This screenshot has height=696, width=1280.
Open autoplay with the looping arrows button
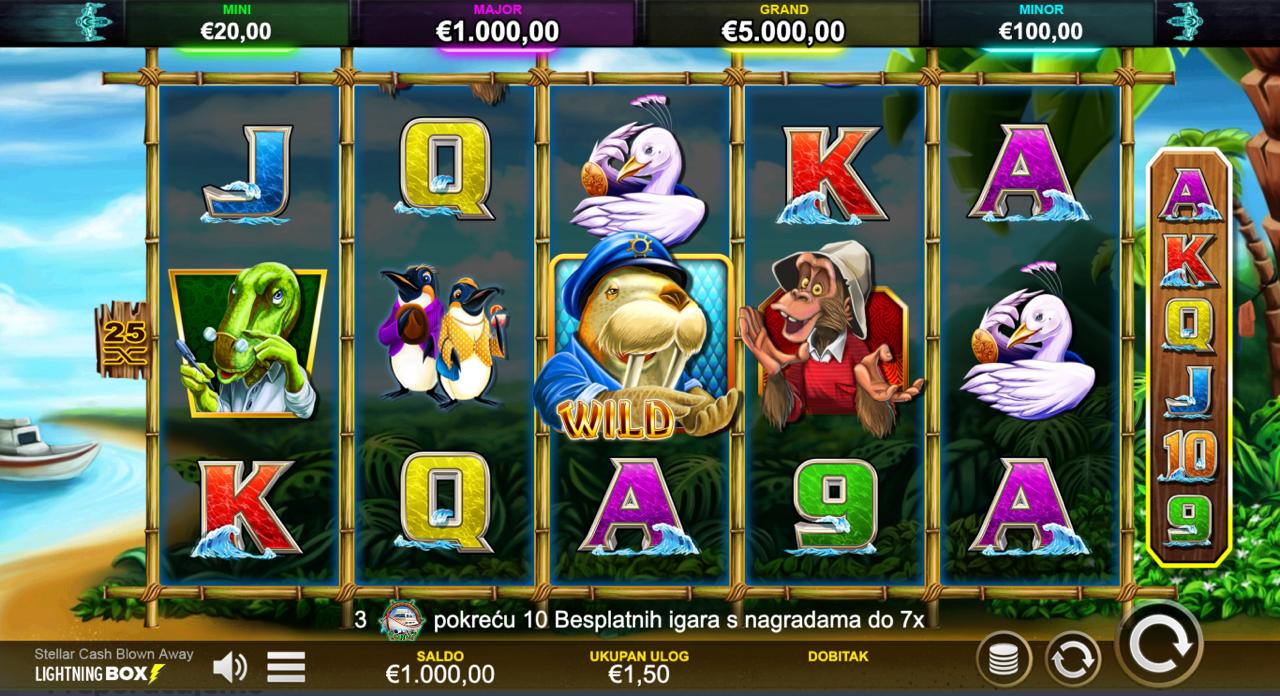[1073, 660]
